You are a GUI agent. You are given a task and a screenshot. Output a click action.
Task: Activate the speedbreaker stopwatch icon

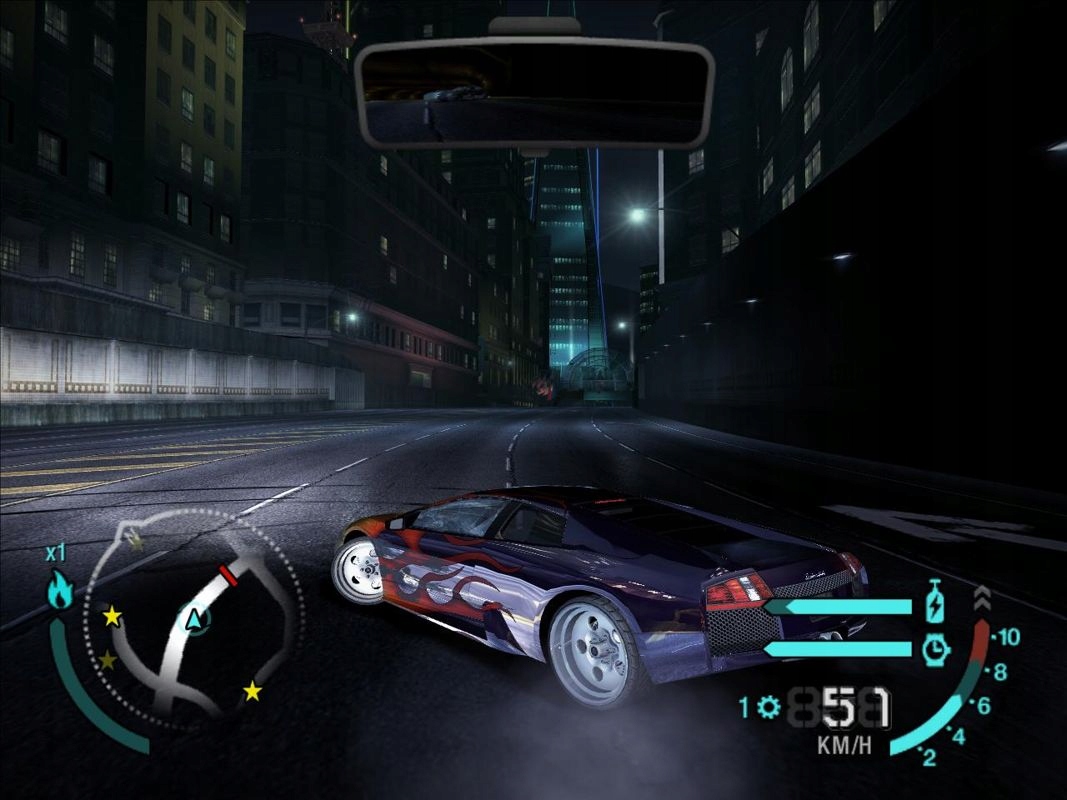[935, 650]
